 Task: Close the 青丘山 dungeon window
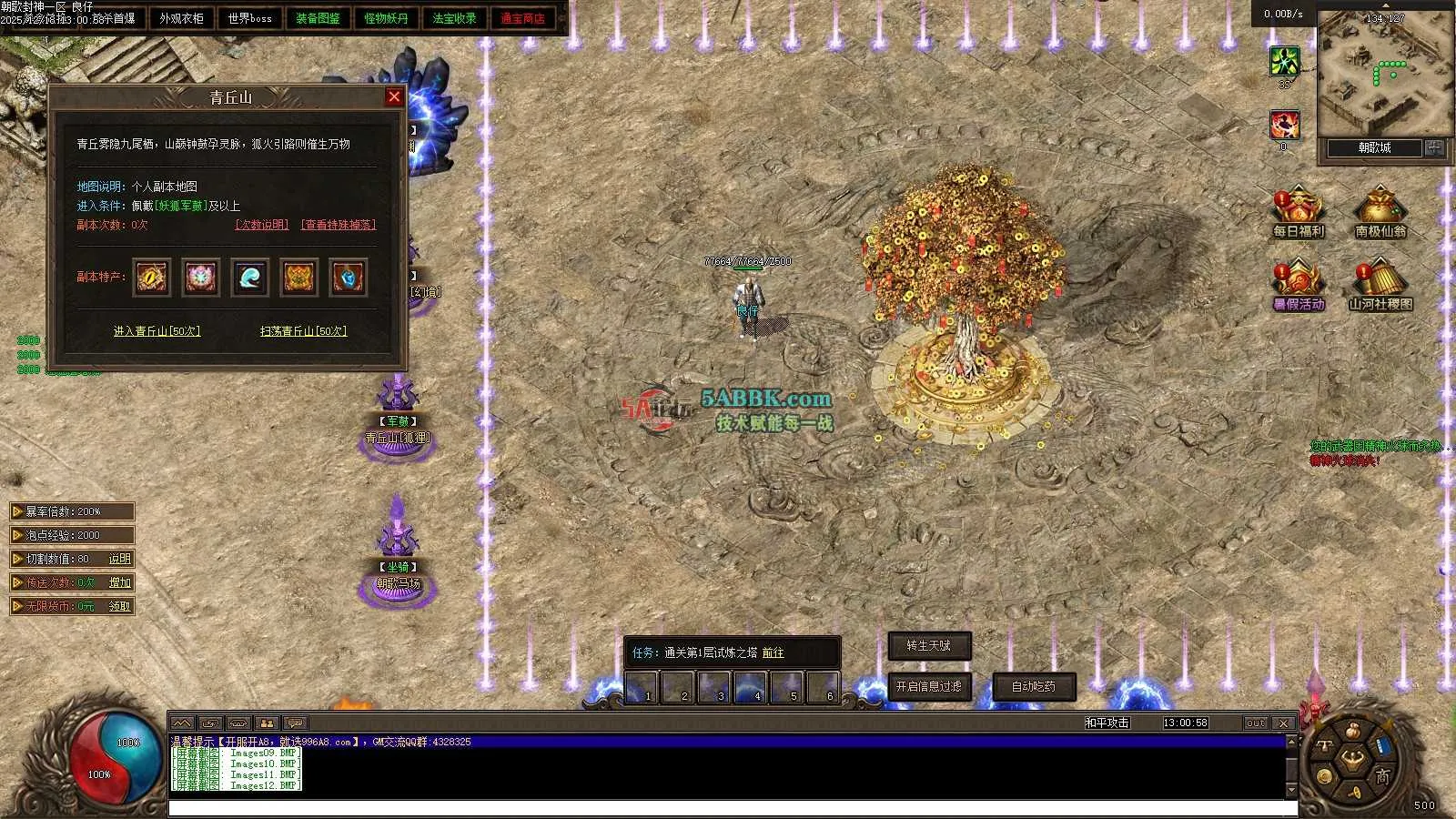tap(394, 97)
